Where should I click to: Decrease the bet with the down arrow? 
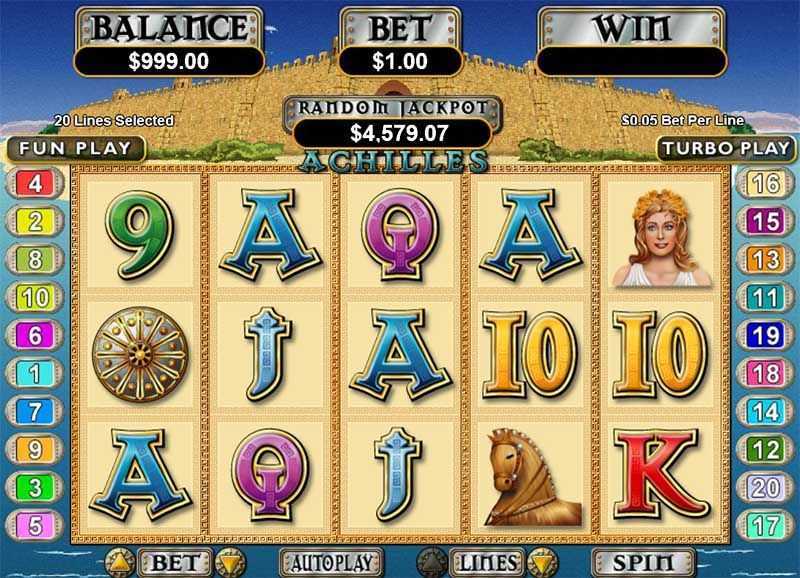pyautogui.click(x=230, y=562)
